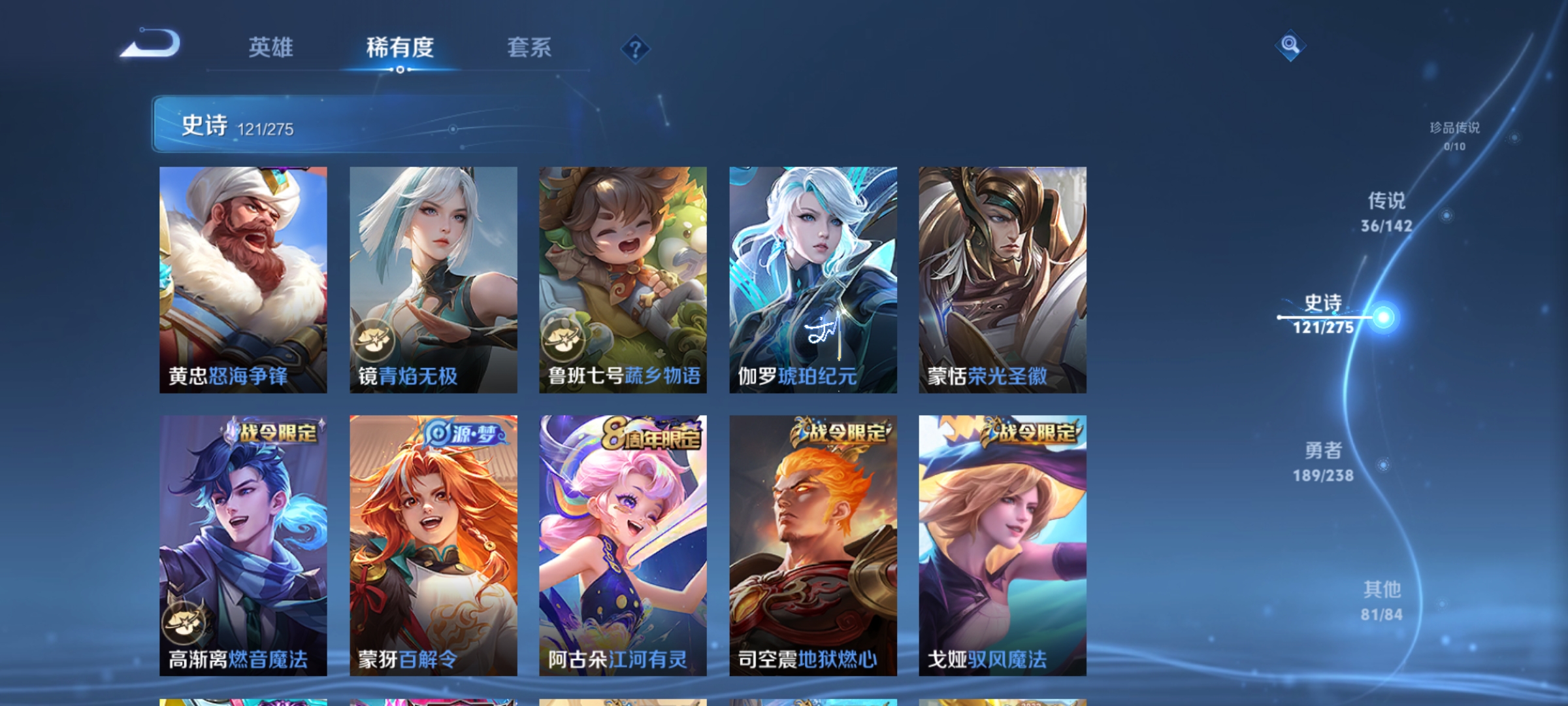Open the help question mark icon
Image resolution: width=1568 pixels, height=706 pixels.
coord(636,49)
